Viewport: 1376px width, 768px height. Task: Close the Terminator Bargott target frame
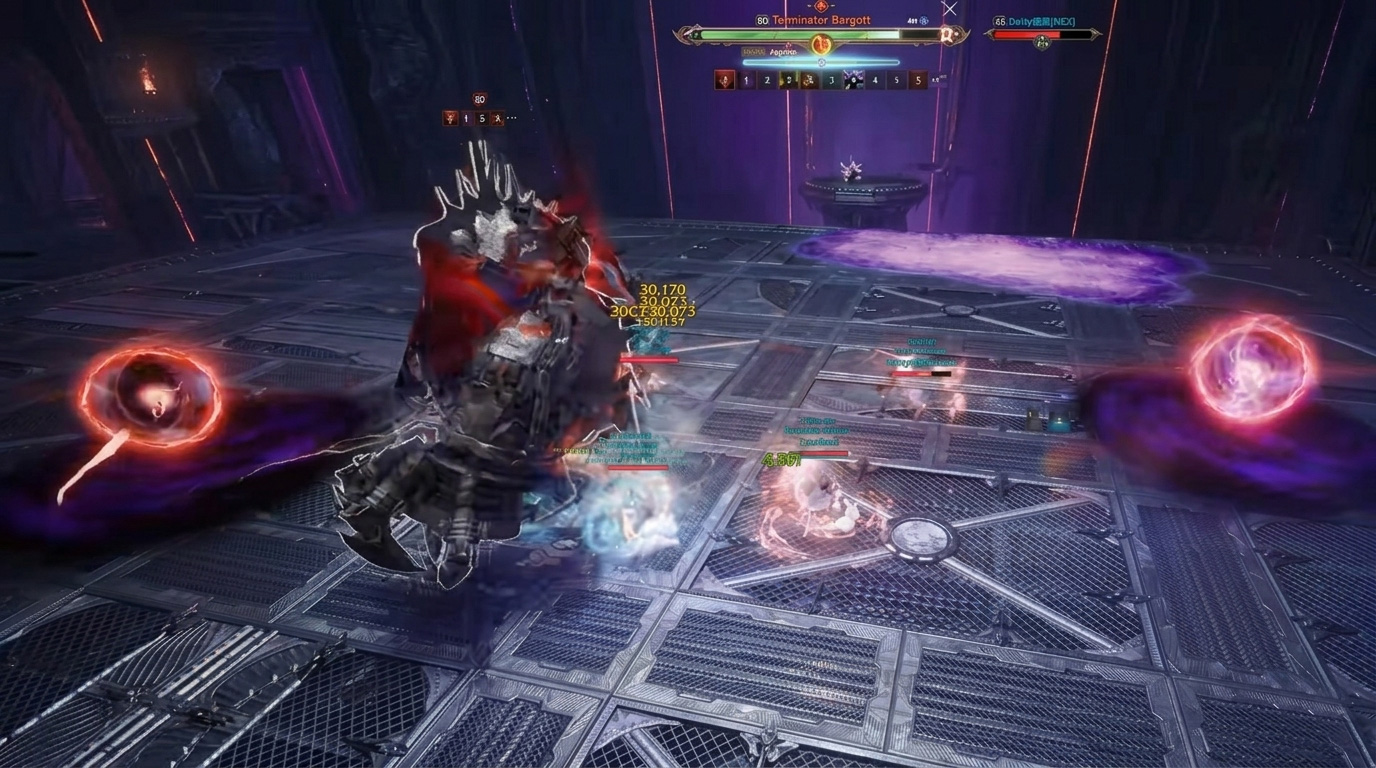(x=949, y=9)
